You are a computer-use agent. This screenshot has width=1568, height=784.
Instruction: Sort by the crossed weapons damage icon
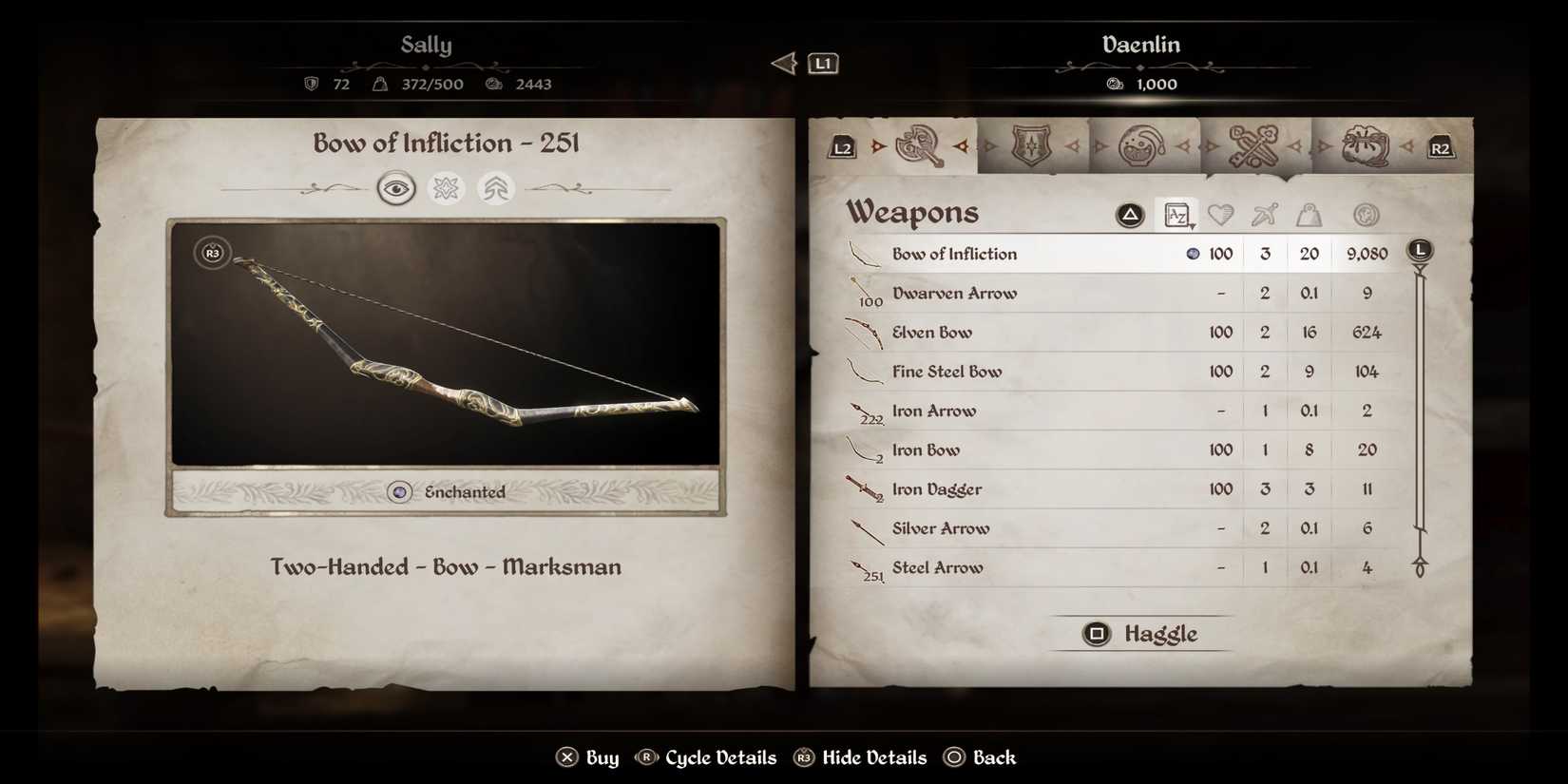(1265, 215)
